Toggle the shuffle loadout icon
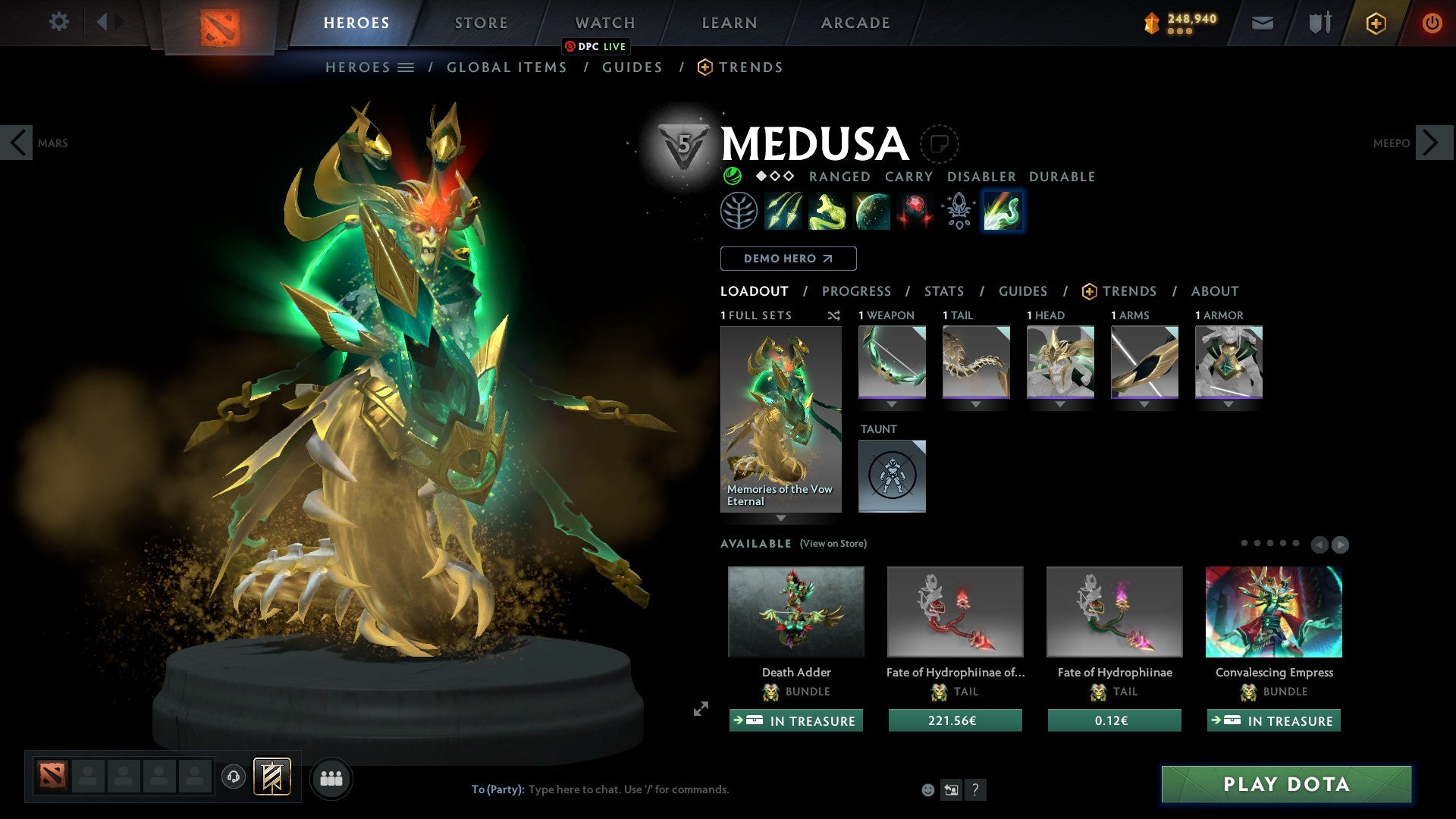The image size is (1456, 819). [834, 316]
